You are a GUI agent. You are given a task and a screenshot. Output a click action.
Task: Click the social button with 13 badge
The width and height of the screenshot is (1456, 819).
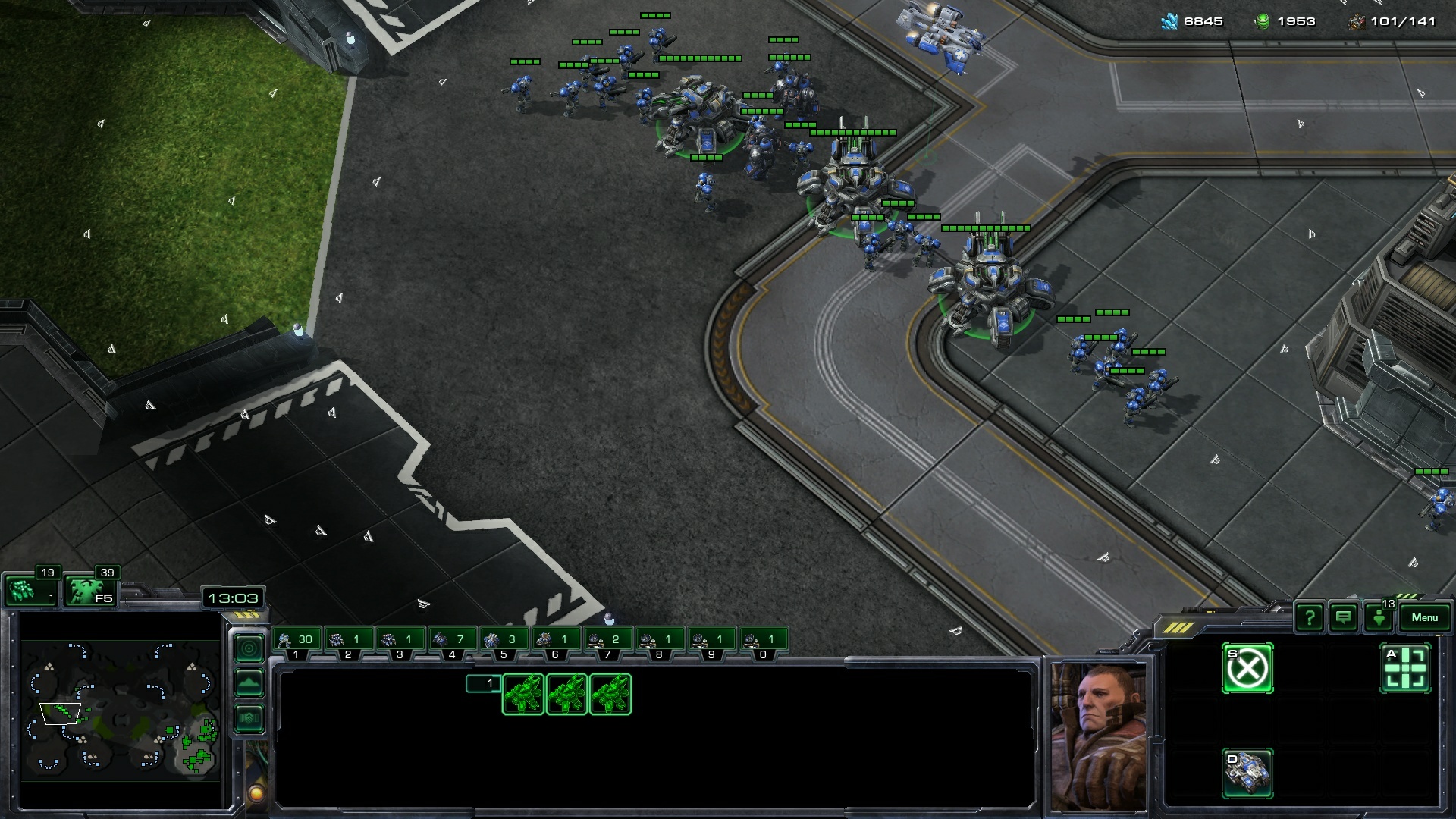(x=1379, y=617)
